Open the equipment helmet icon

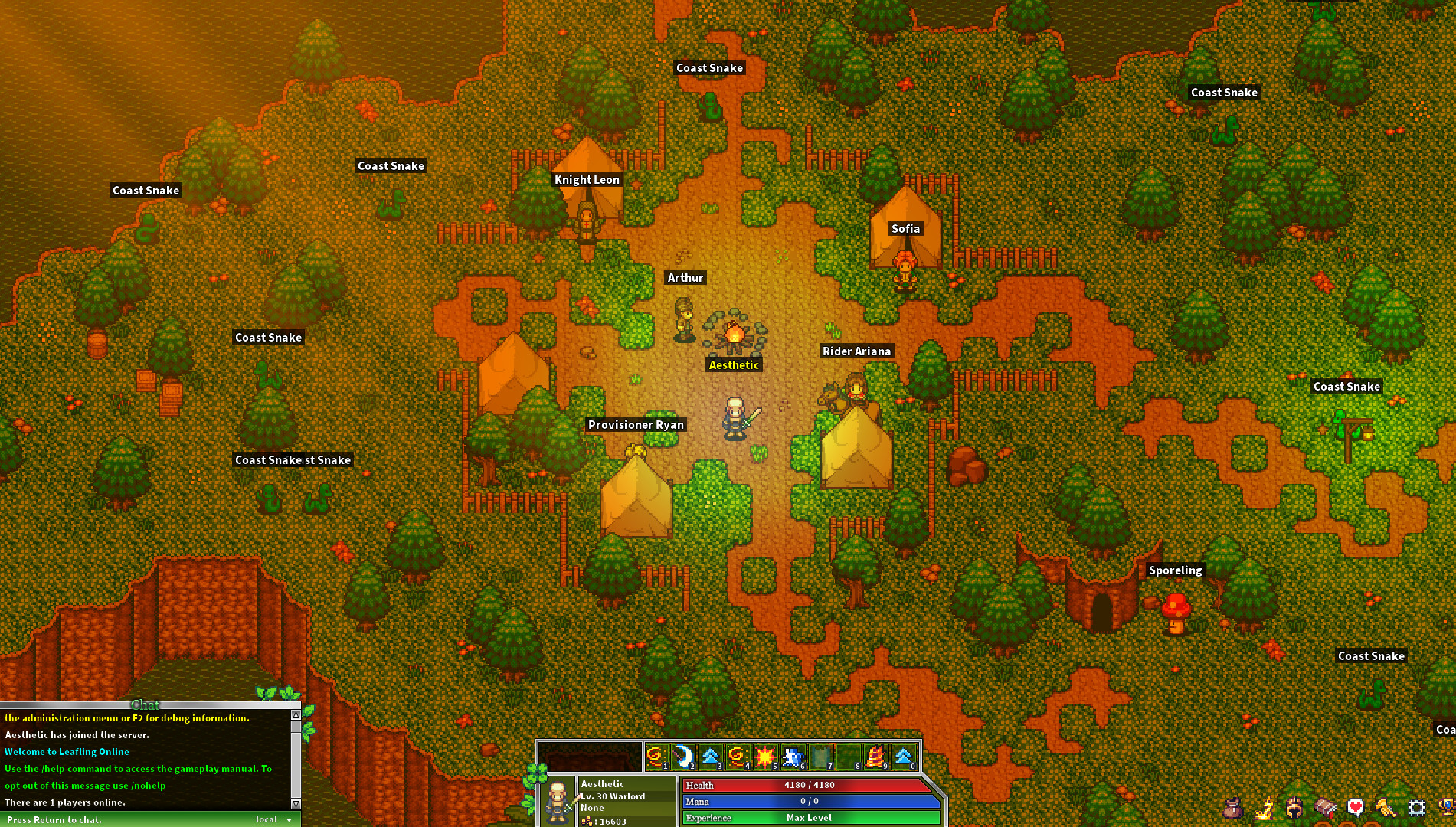coord(1293,809)
